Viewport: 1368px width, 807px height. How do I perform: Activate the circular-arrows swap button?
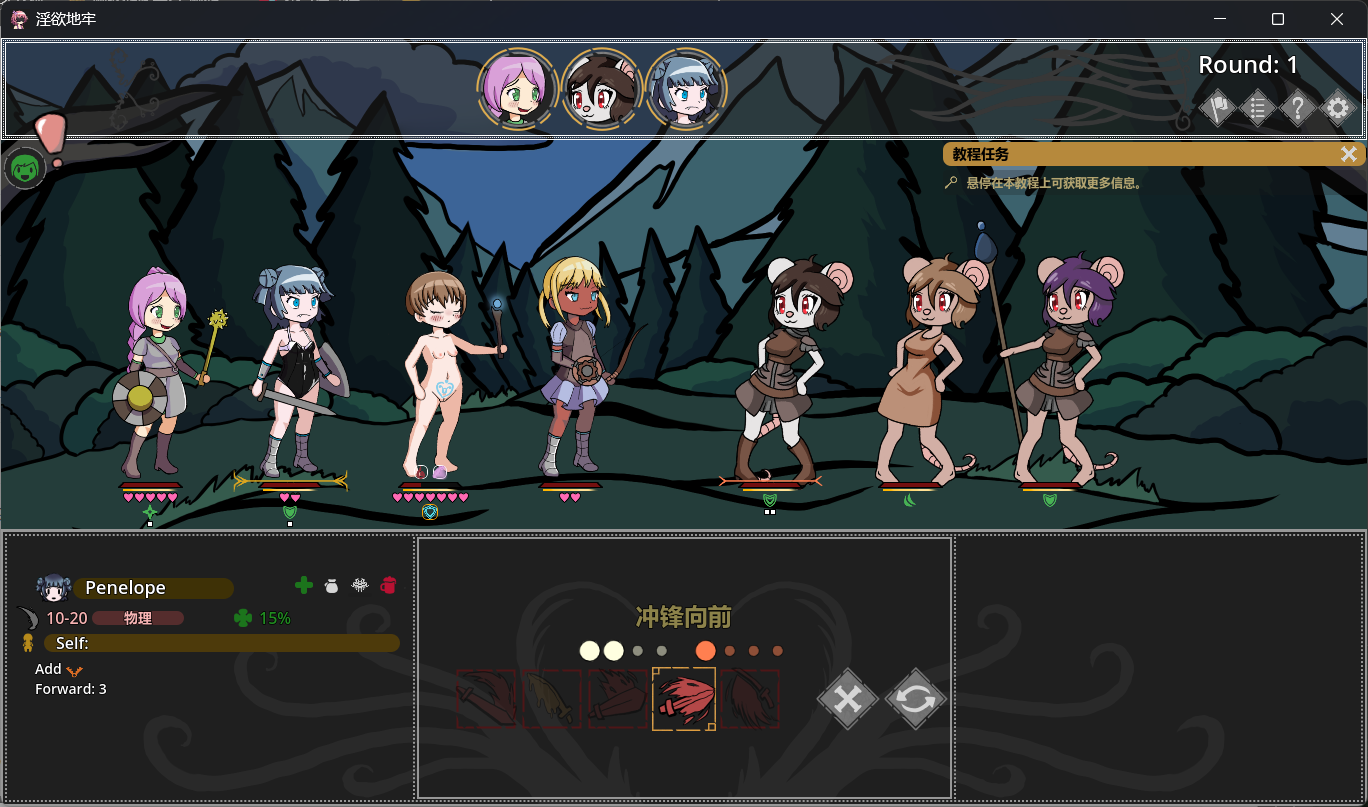915,699
